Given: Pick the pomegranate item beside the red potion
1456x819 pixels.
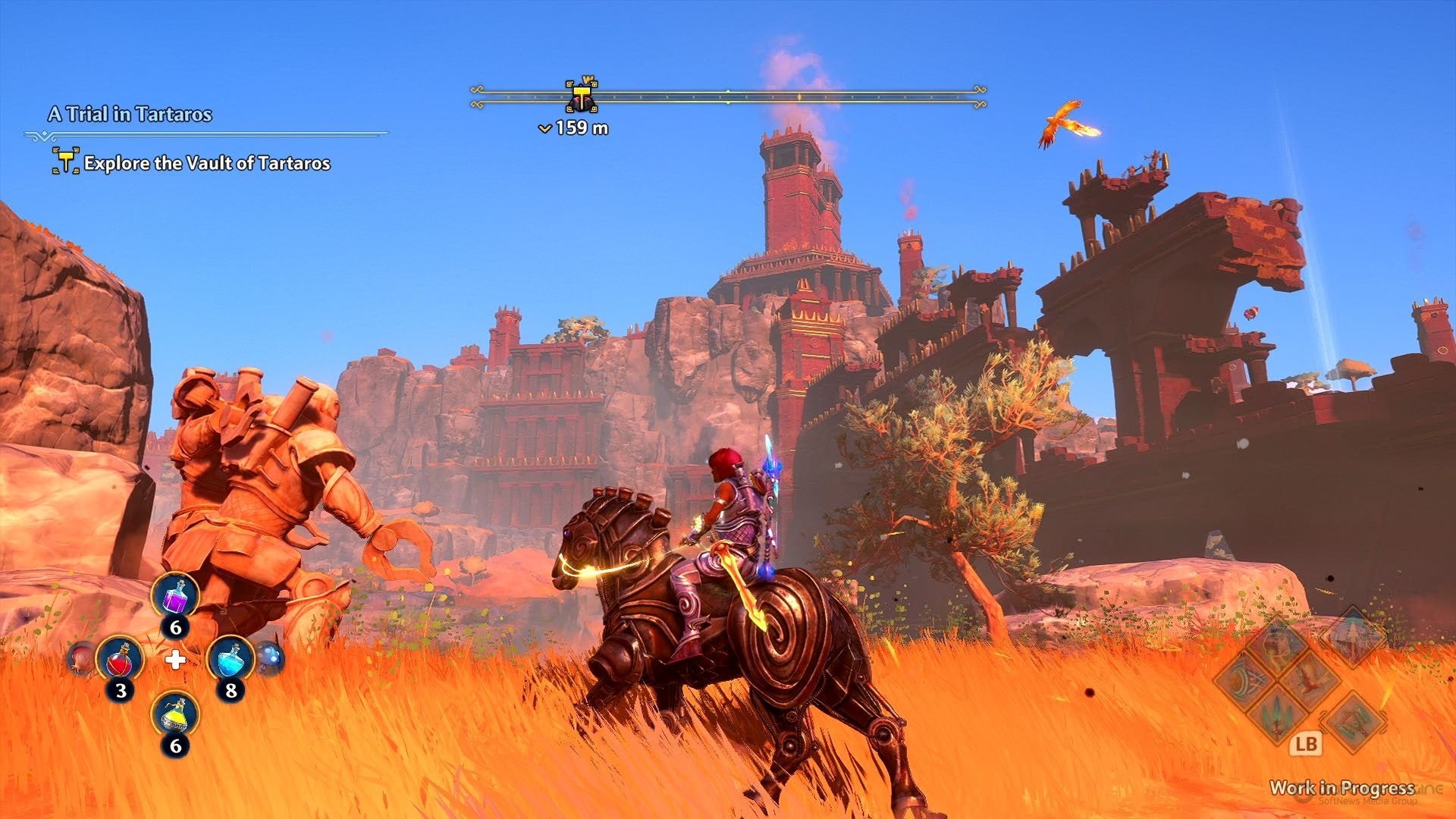Looking at the screenshot, I should [80, 657].
